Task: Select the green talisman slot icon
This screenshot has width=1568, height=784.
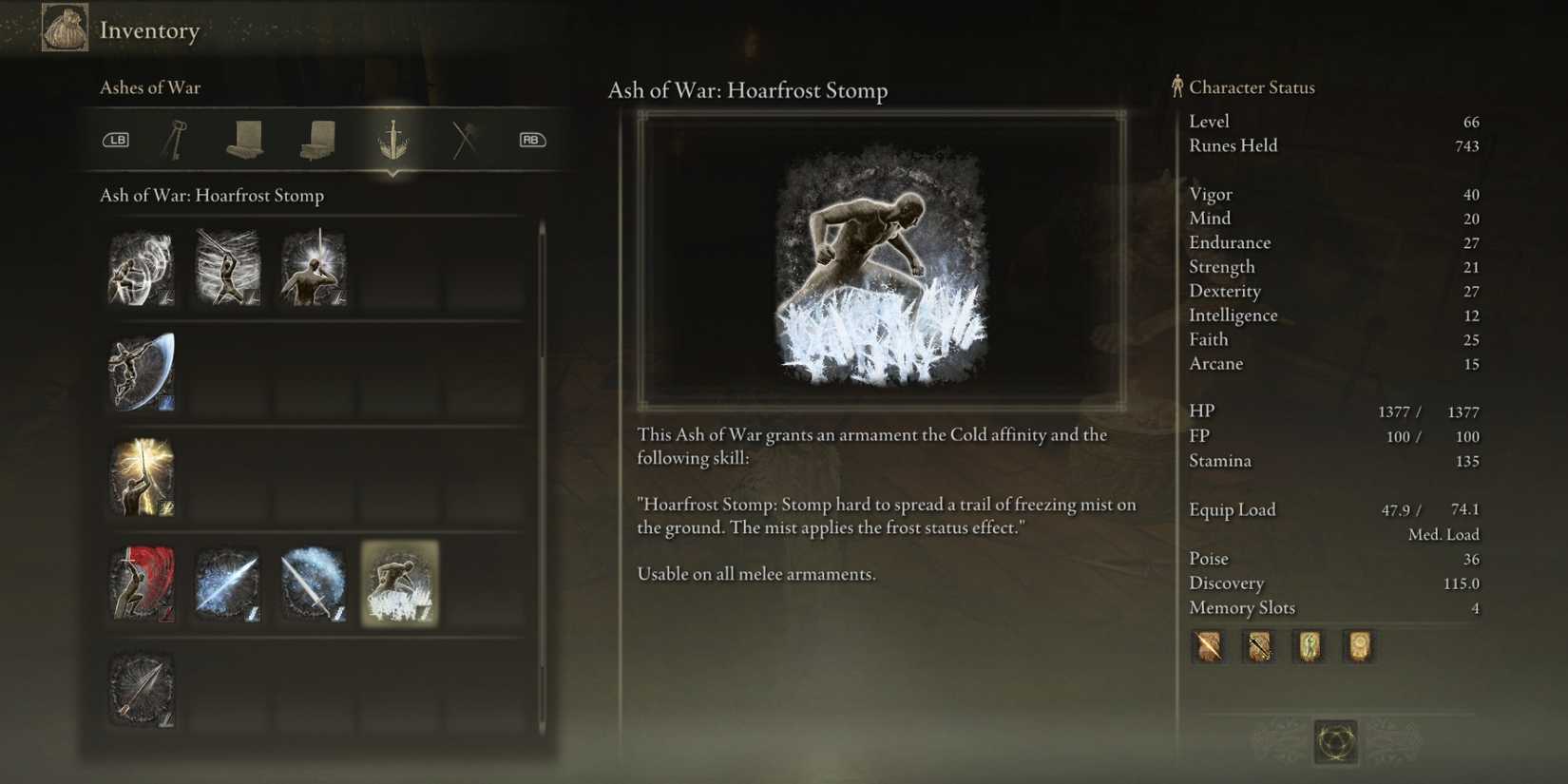Action: tap(1309, 647)
